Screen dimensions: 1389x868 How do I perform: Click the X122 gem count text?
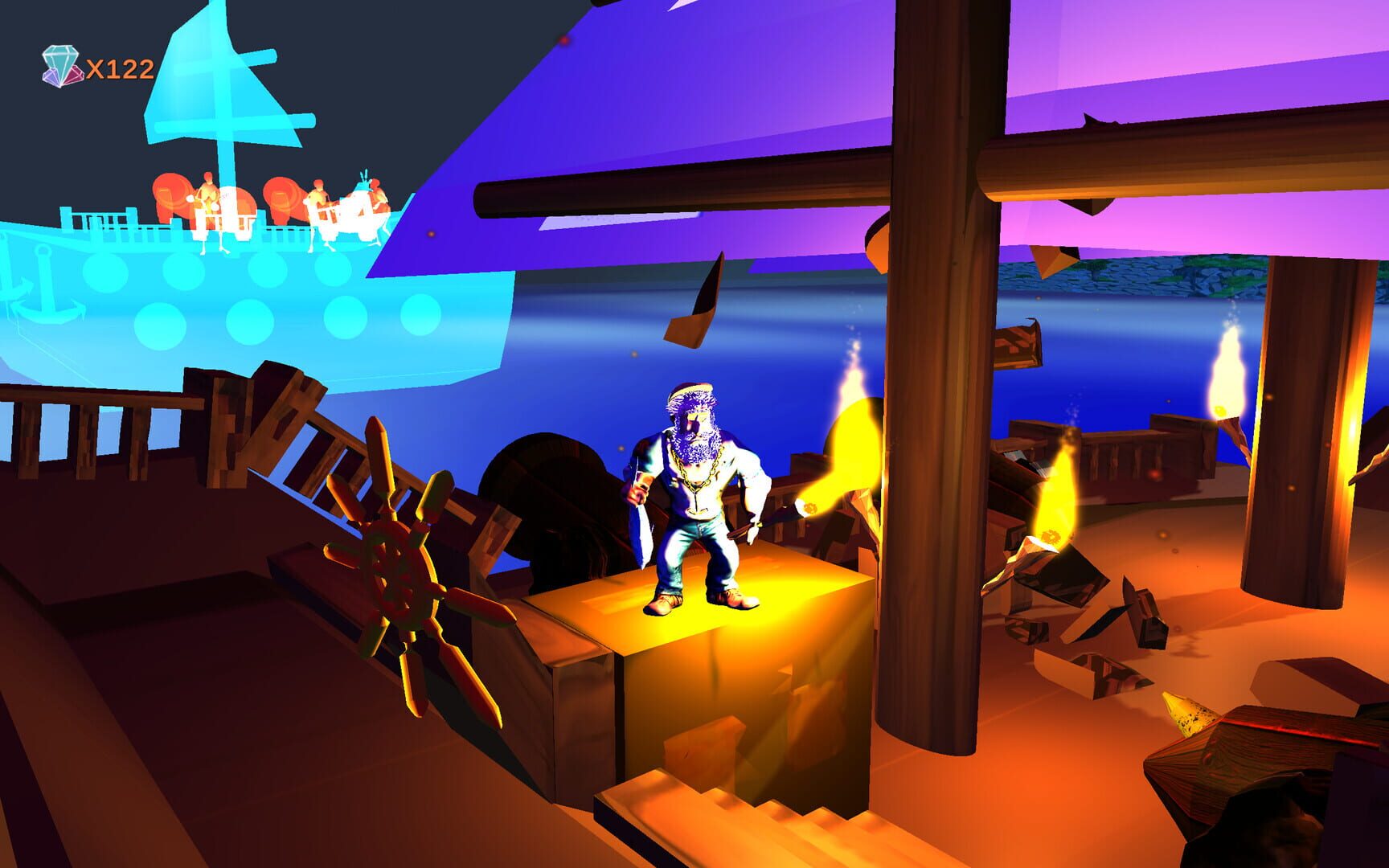point(119,71)
